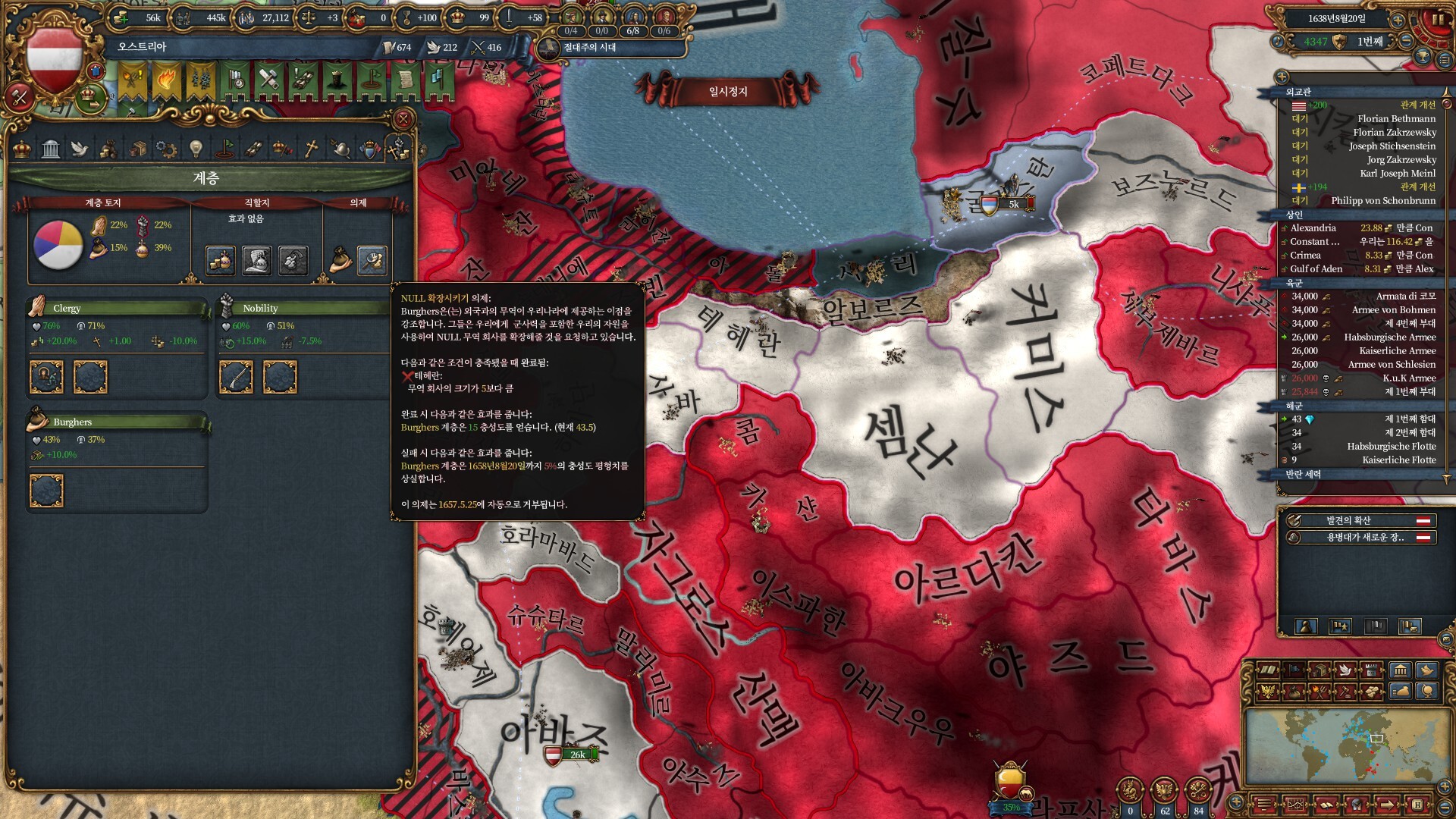1456x819 pixels.
Task: Open the economy panel via the moneybag icon
Action: pyautogui.click(x=109, y=148)
